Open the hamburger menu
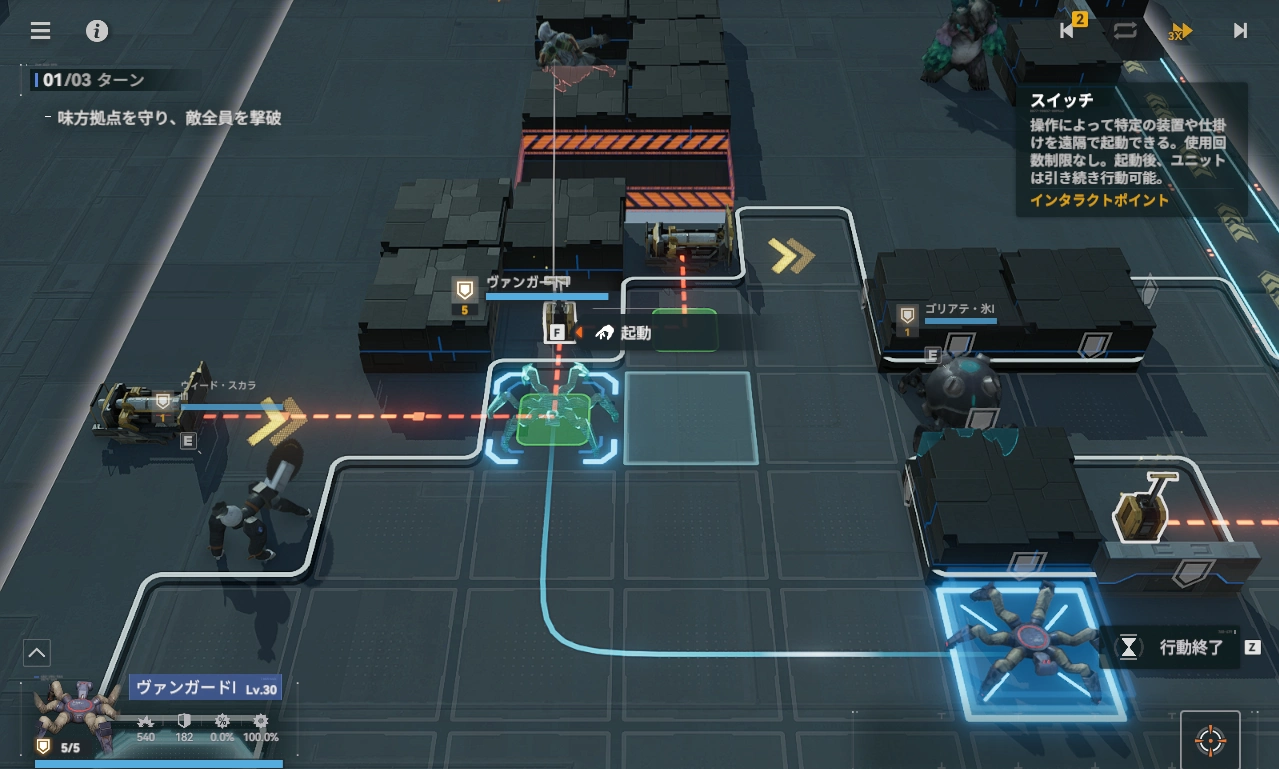This screenshot has height=769, width=1279. [x=40, y=30]
